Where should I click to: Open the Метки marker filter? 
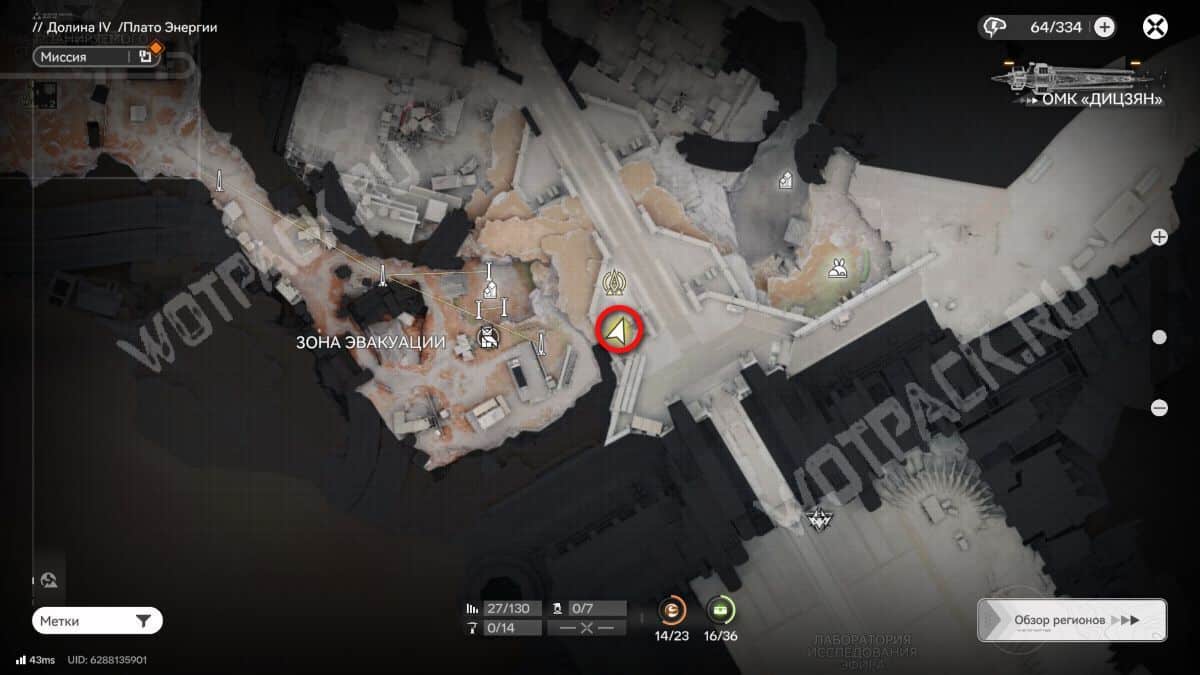[x=97, y=621]
